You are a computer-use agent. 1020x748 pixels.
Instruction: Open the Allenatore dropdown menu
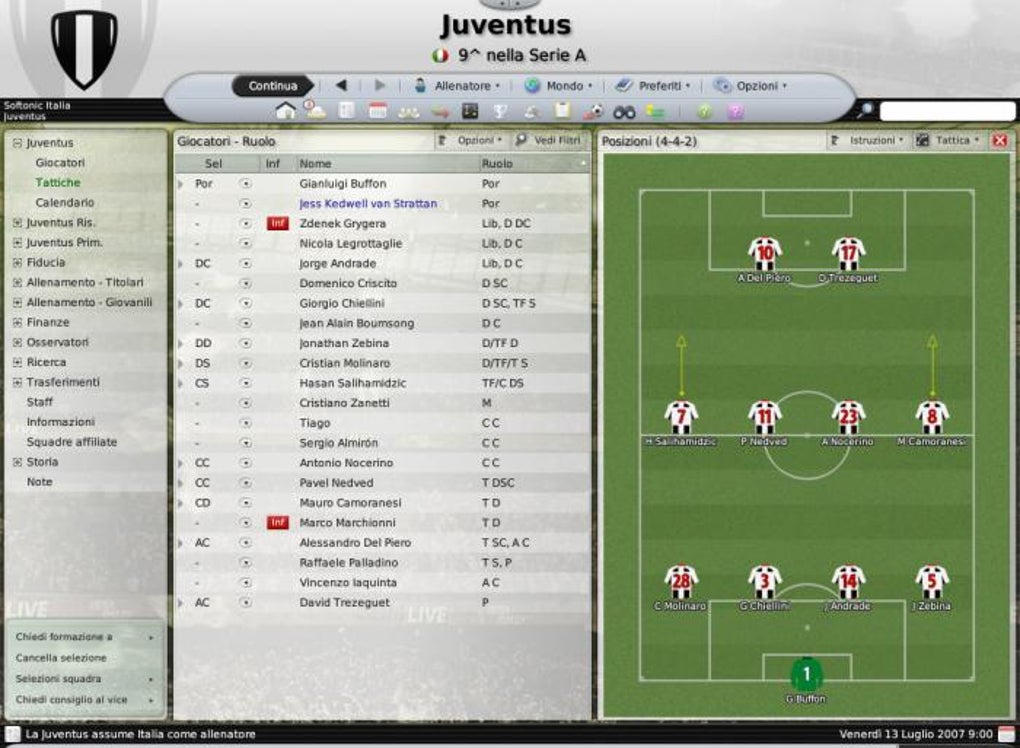tap(462, 86)
